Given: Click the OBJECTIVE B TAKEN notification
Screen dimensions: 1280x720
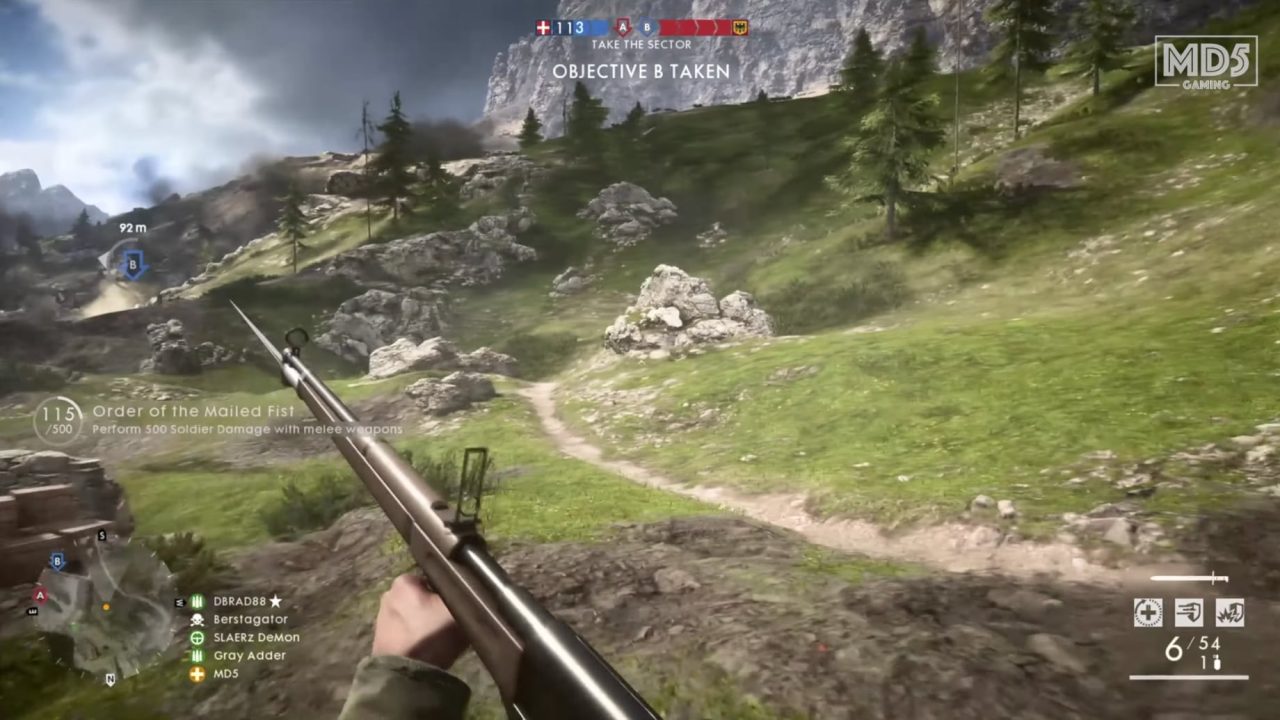Looking at the screenshot, I should (x=641, y=71).
